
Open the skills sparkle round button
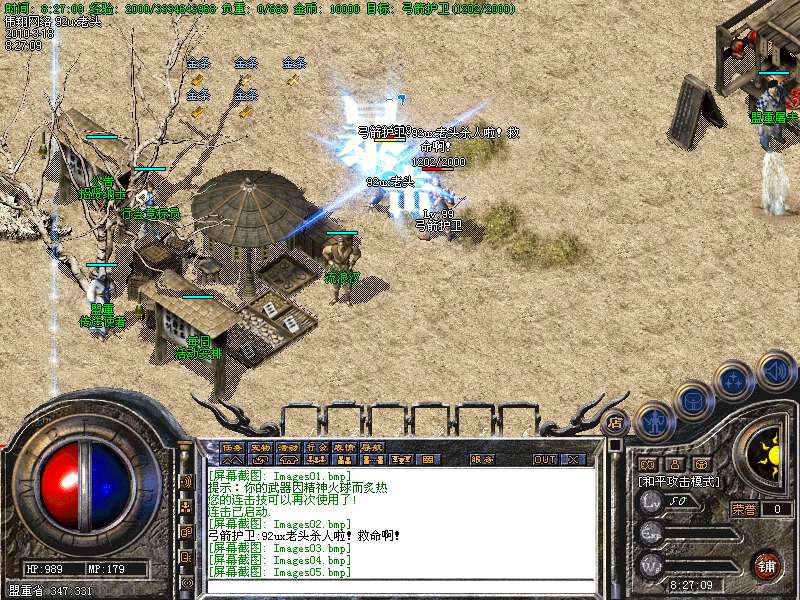(736, 380)
